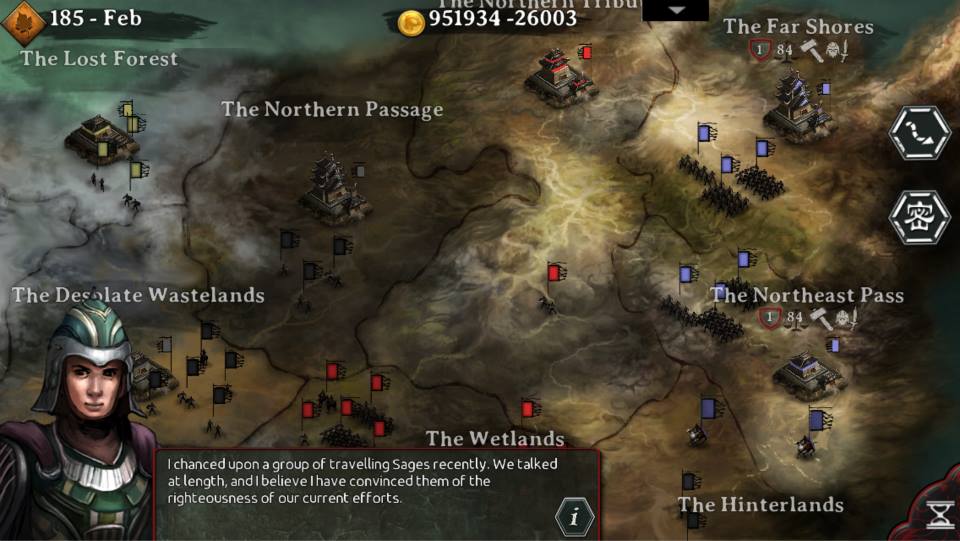Click the gold coin treasury icon
Viewport: 960px width, 541px height.
pyautogui.click(x=411, y=22)
